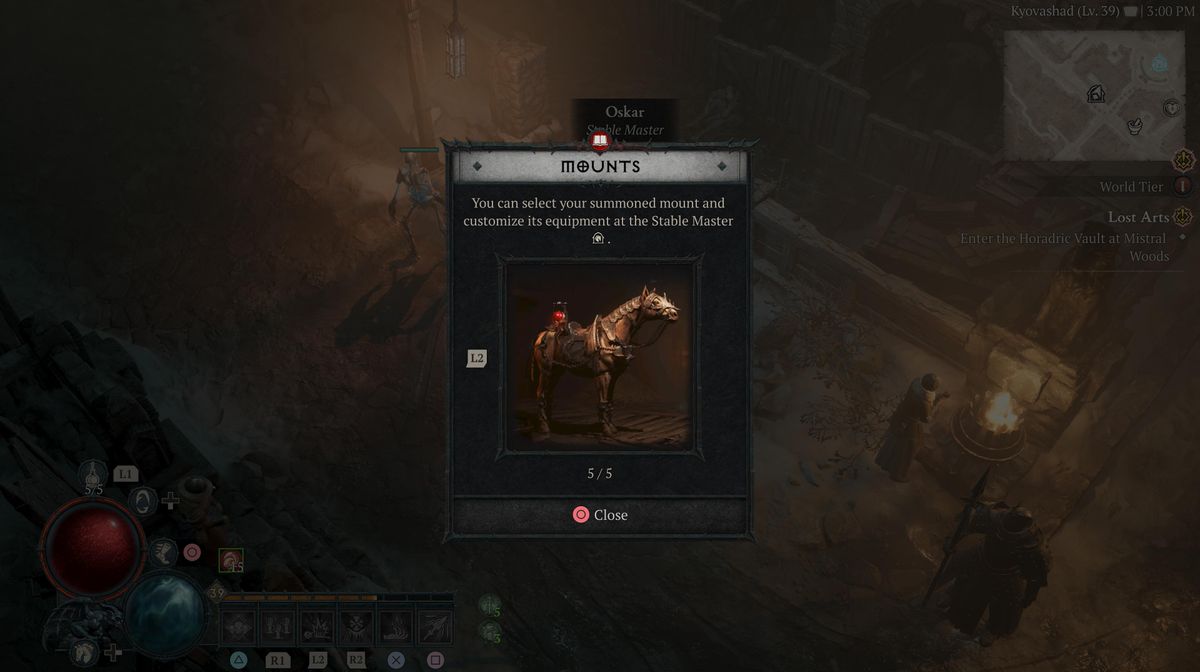Click the horse mount icon beside the gargoyle
The height and width of the screenshot is (672, 1200).
point(86,652)
